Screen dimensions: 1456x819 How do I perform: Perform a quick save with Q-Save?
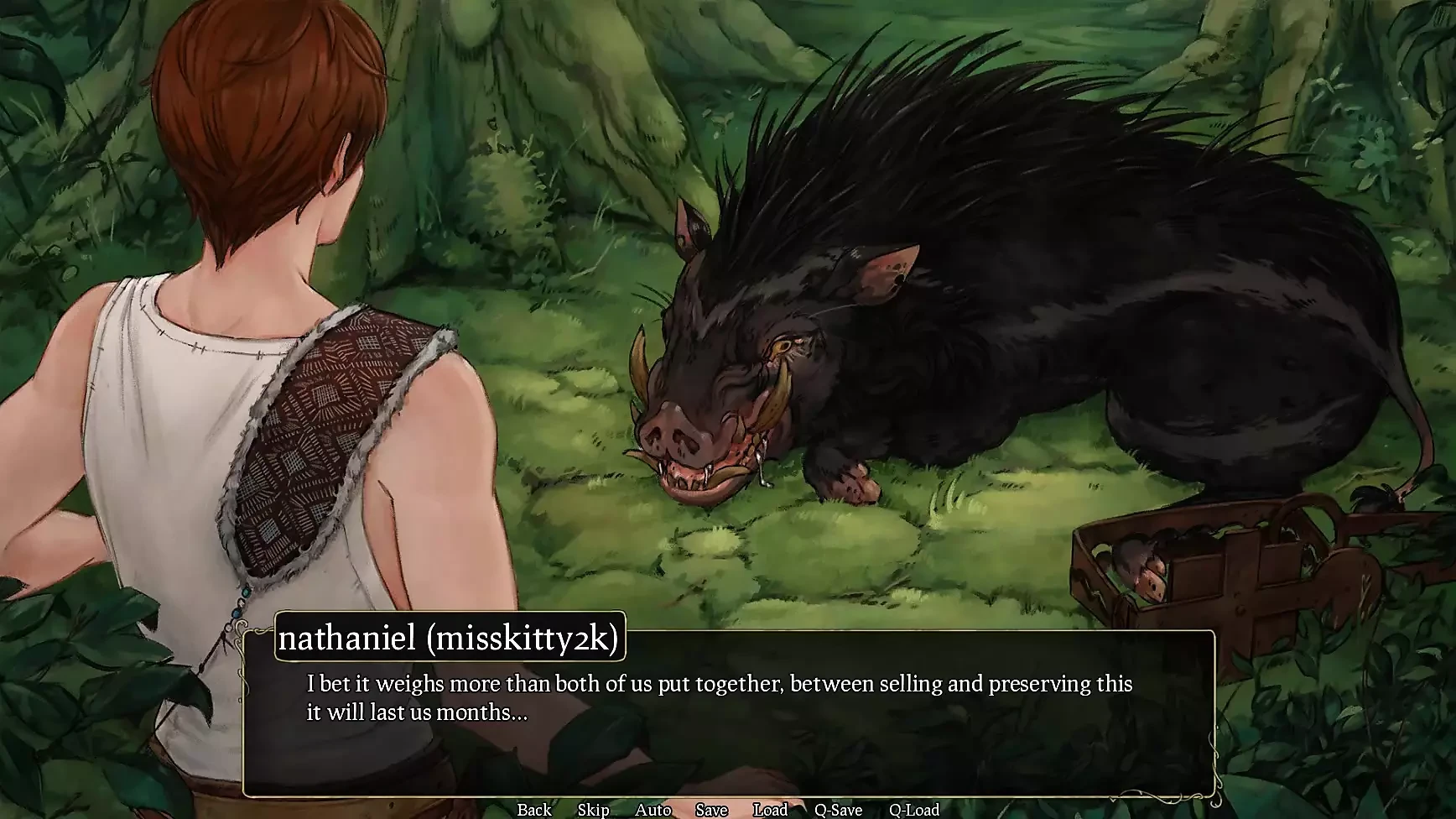point(836,810)
